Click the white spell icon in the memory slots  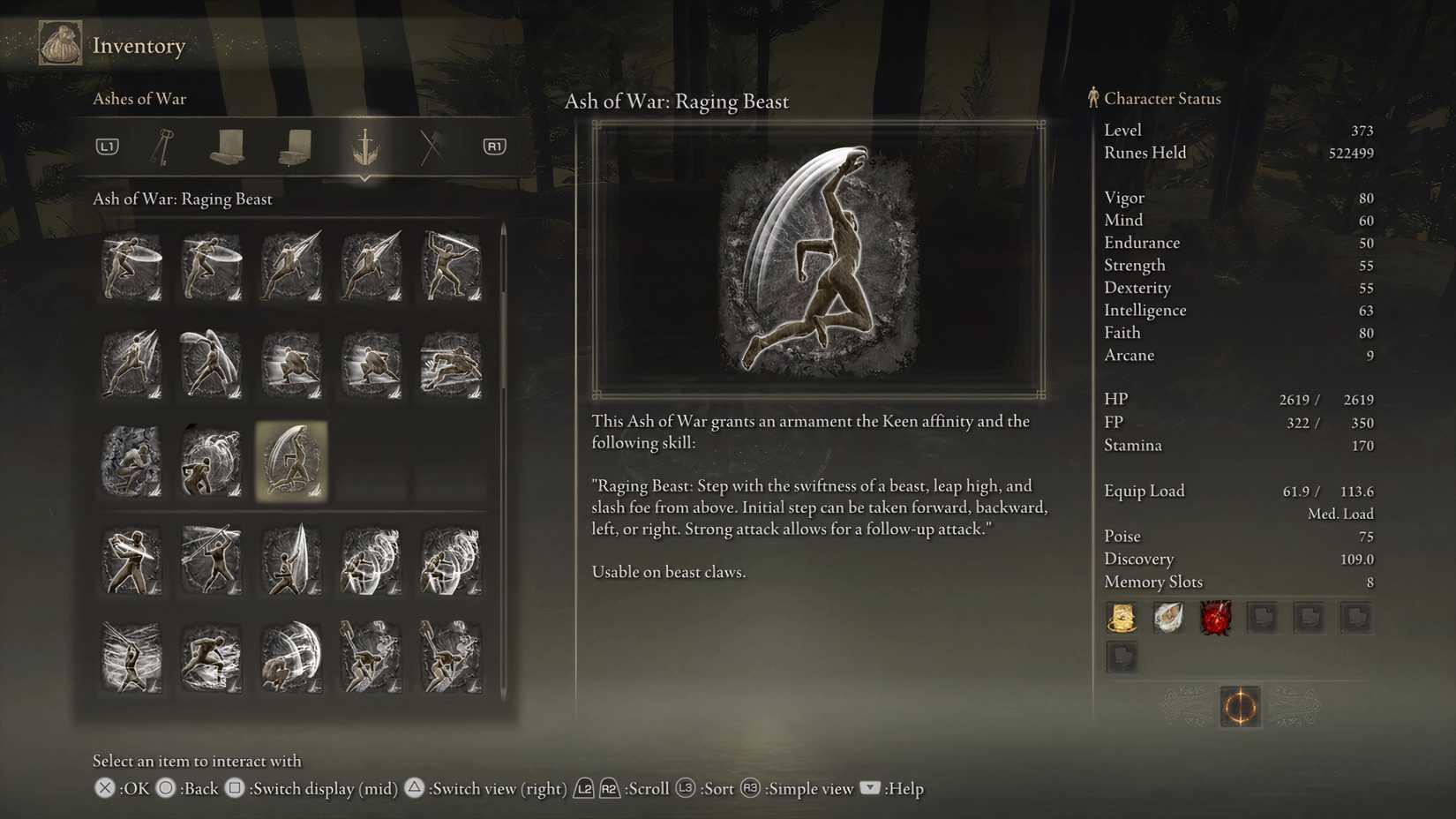point(1168,618)
